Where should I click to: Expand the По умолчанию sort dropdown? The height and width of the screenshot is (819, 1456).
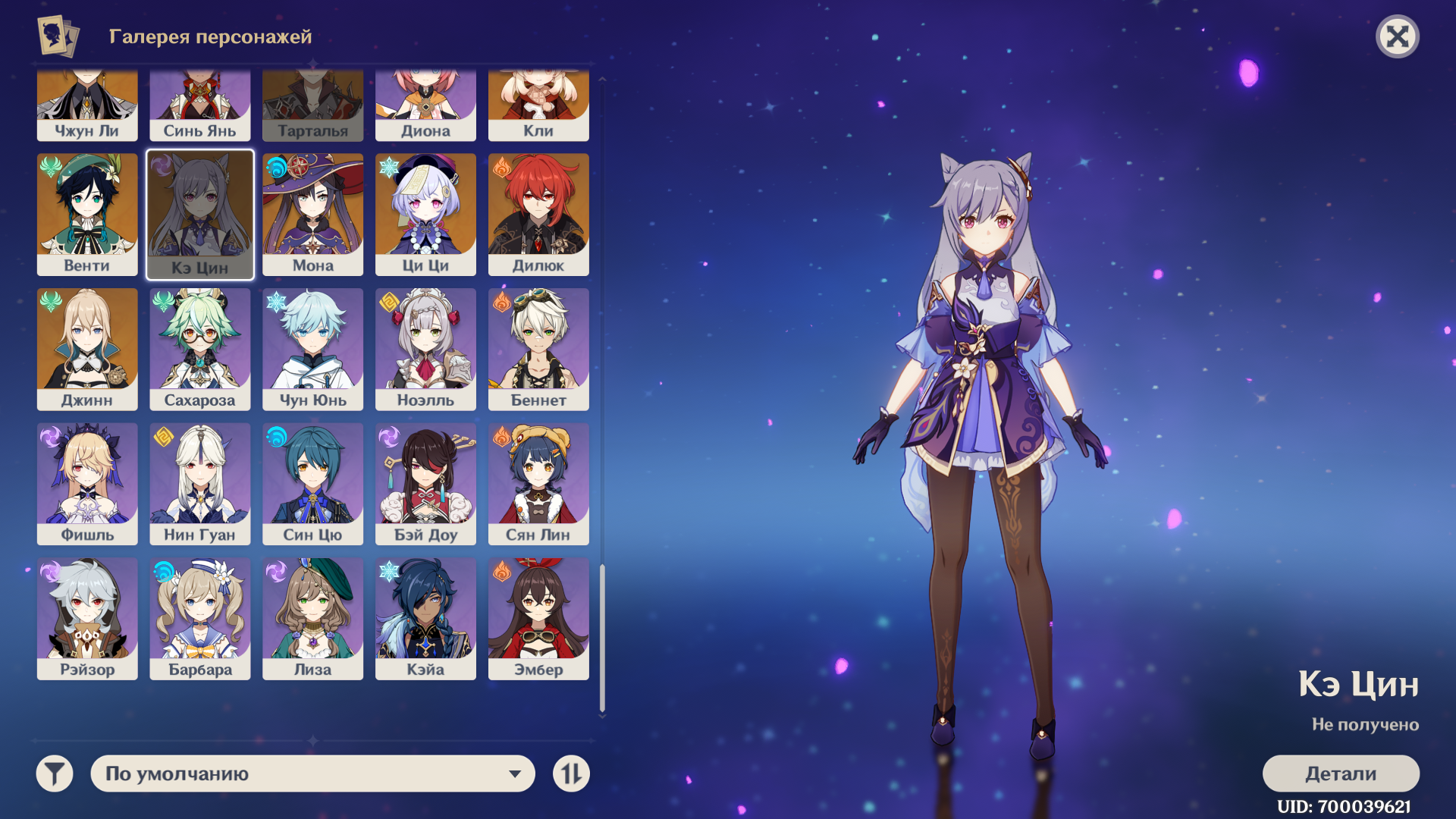[312, 773]
